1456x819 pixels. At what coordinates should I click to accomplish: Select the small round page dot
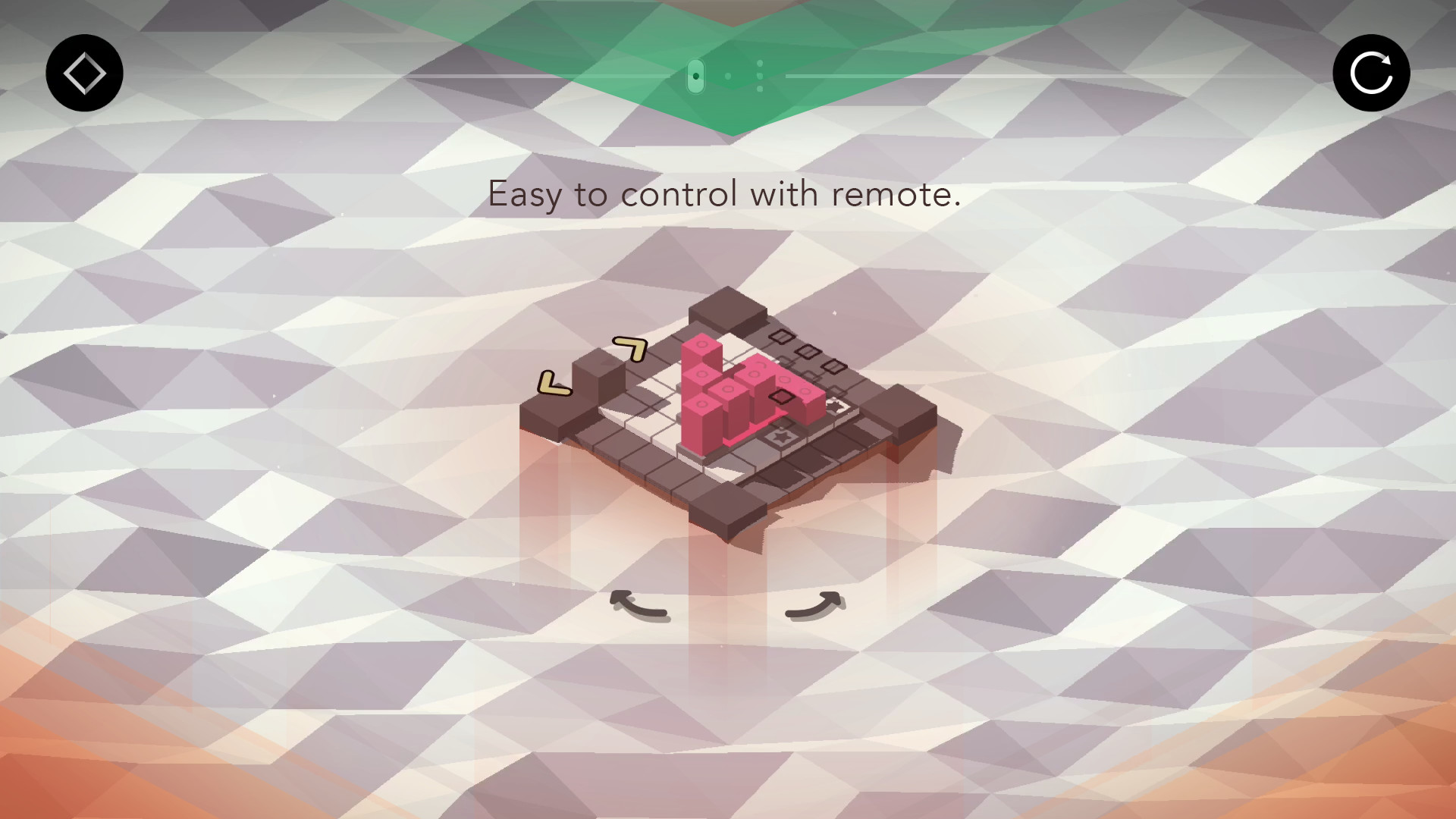[728, 77]
